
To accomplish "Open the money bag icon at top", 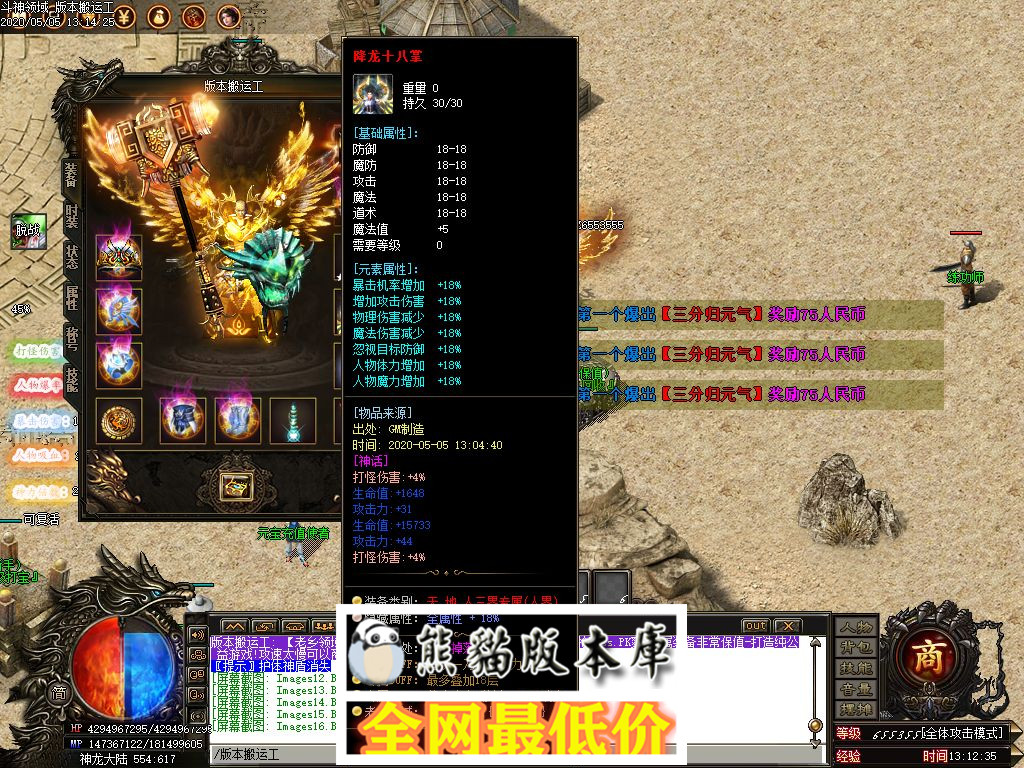I will pyautogui.click(x=158, y=16).
